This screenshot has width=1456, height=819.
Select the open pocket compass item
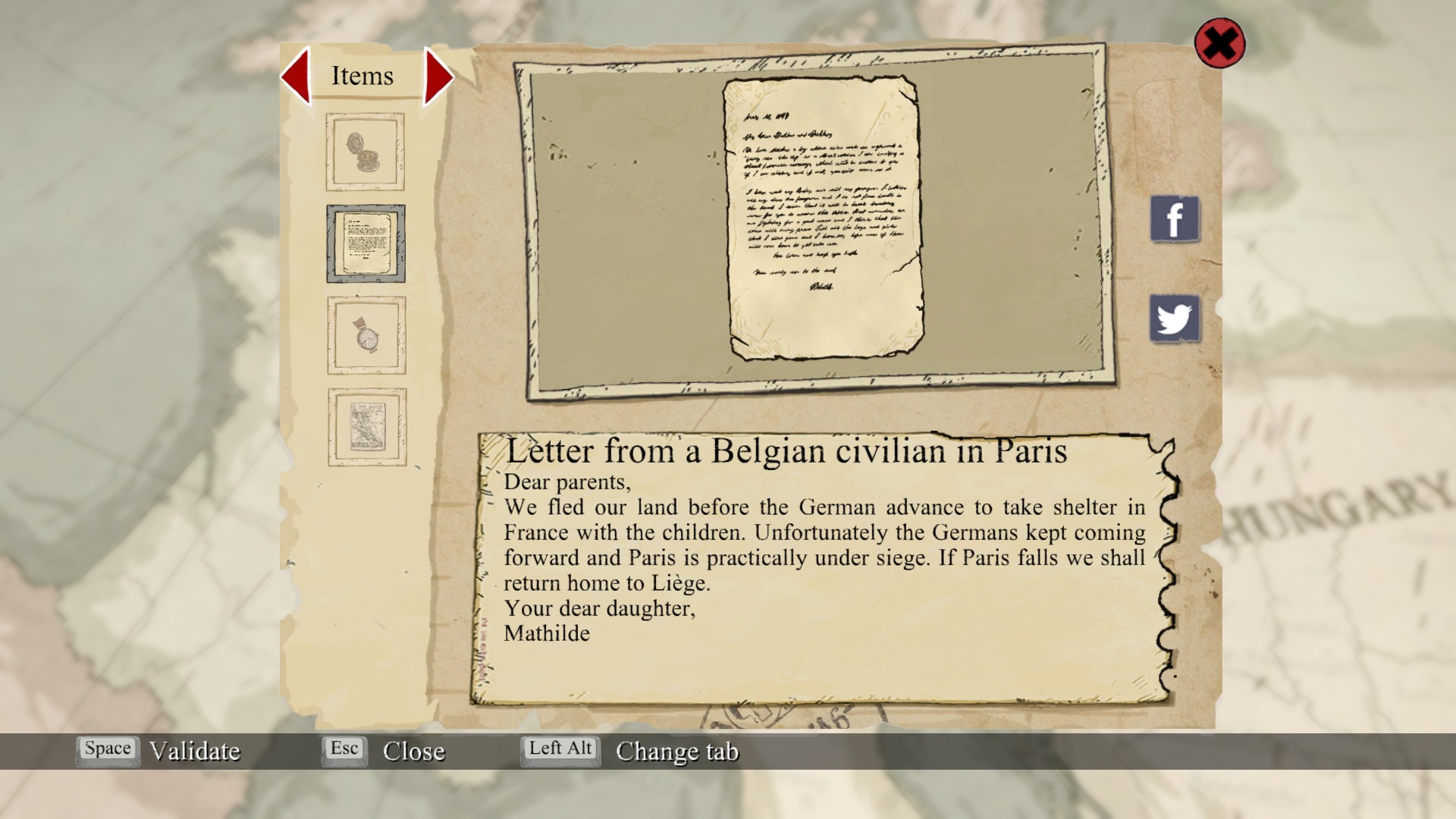[365, 152]
